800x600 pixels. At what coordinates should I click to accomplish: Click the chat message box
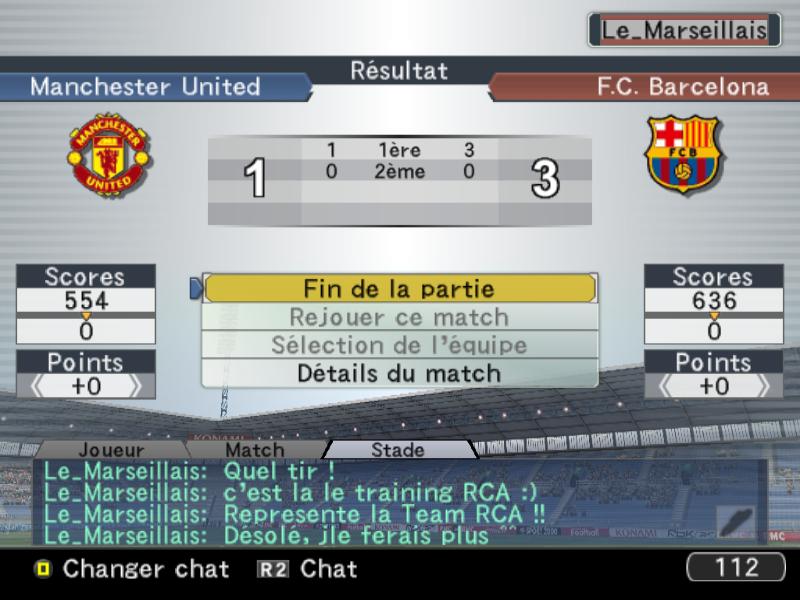370,502
